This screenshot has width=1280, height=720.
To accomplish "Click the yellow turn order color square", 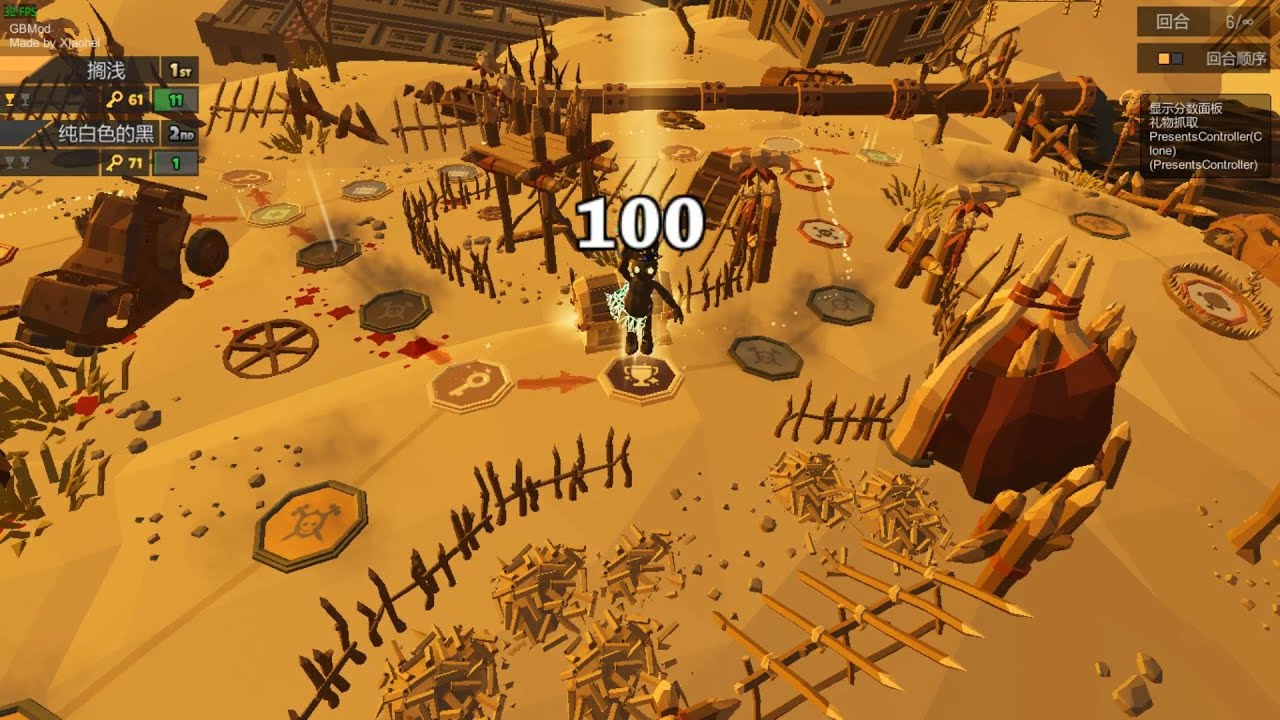I will (1163, 58).
